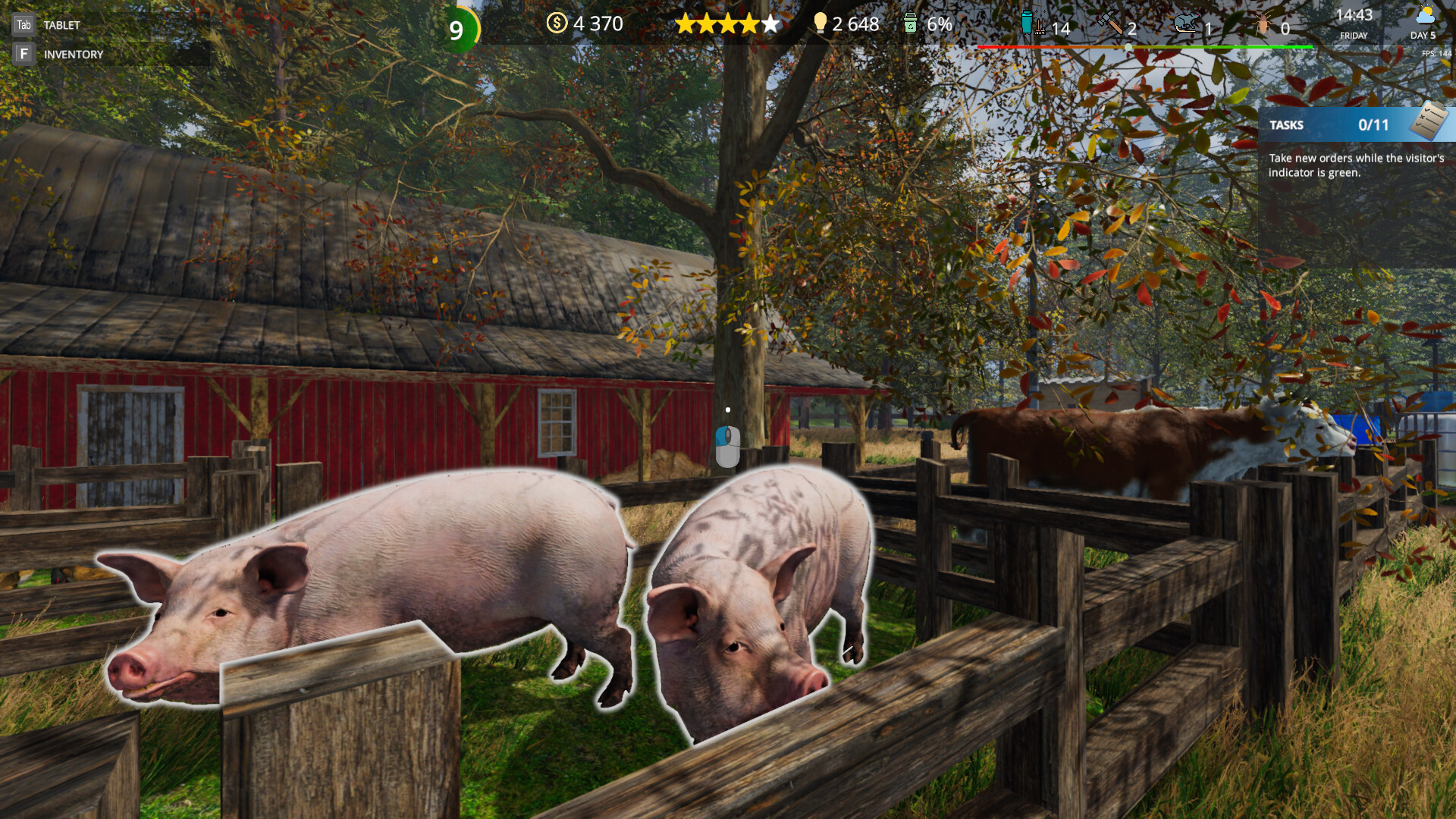Click the middle mouse button prompt icon
1456x819 pixels.
tap(726, 447)
